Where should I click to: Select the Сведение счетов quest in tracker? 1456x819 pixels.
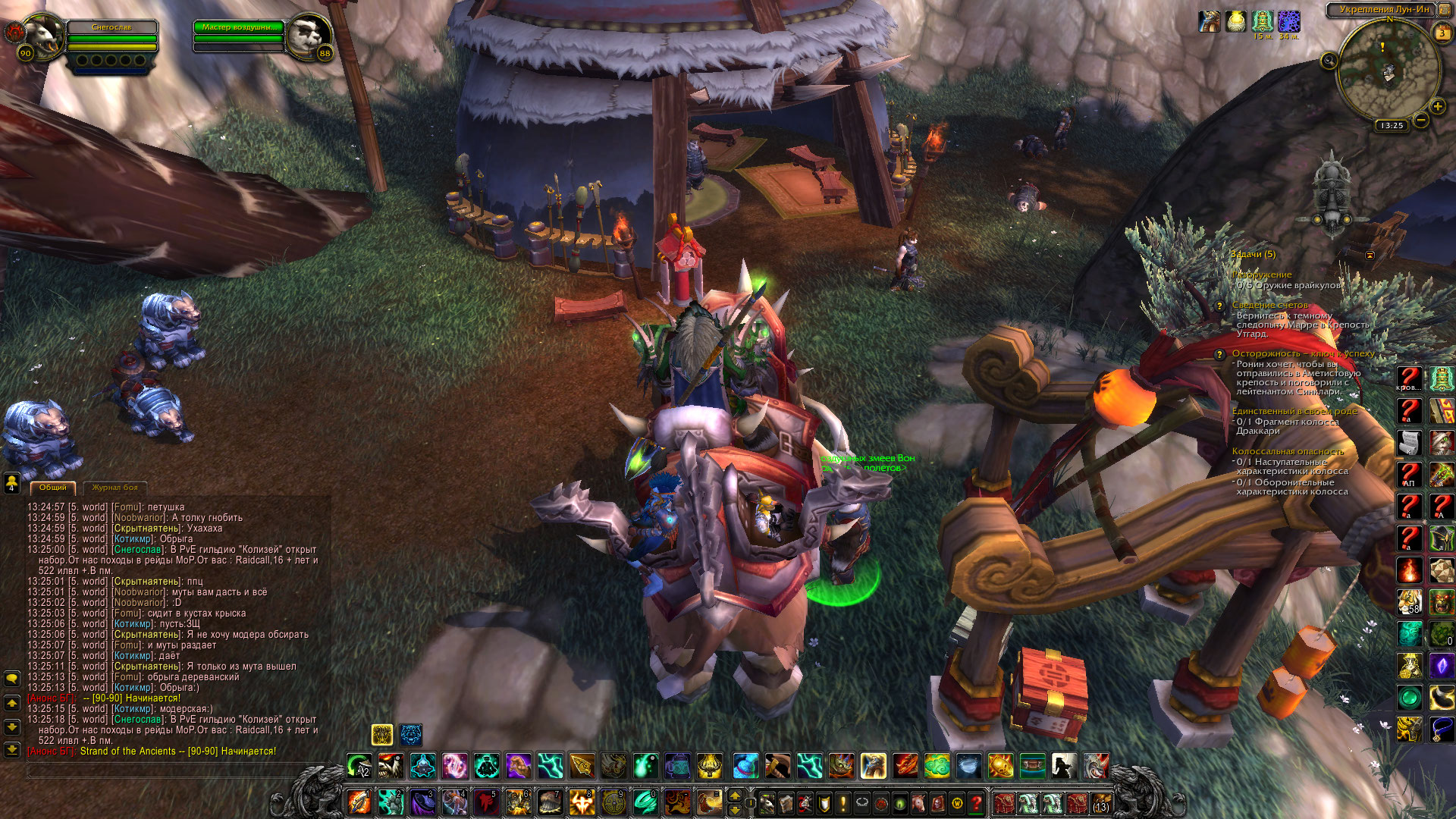pyautogui.click(x=1269, y=305)
